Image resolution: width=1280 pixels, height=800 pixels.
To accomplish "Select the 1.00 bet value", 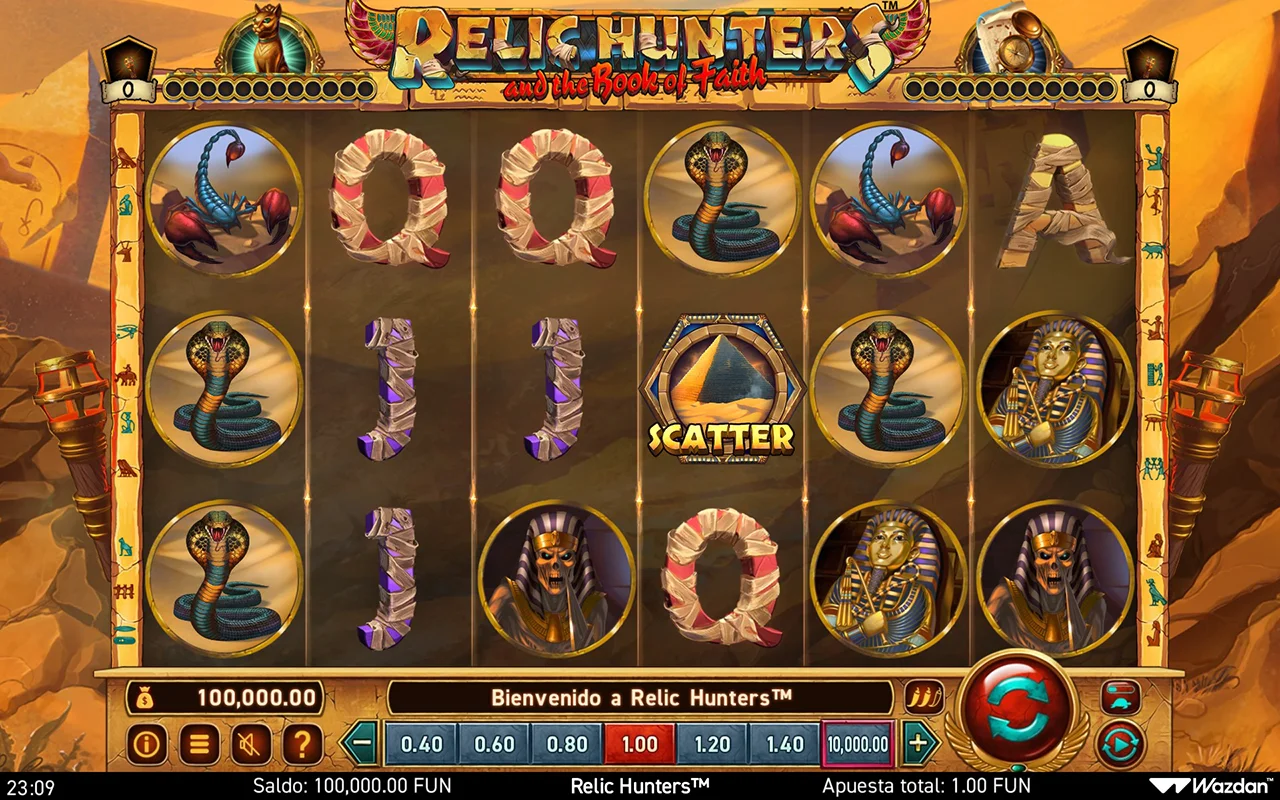I will [640, 744].
